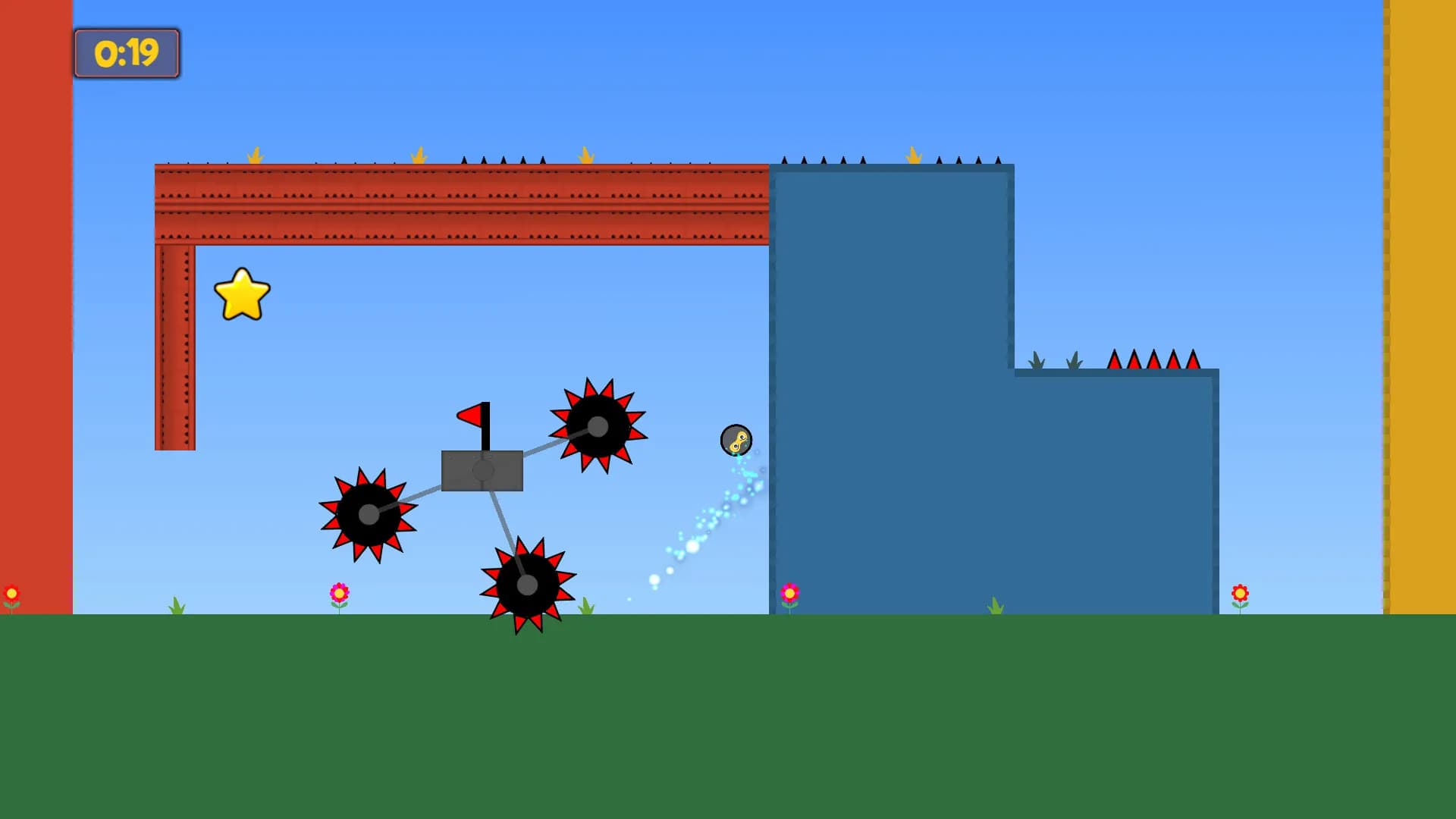1456x819 pixels.
Task: Click the yellow arrow atop the red beam
Action: (256, 156)
